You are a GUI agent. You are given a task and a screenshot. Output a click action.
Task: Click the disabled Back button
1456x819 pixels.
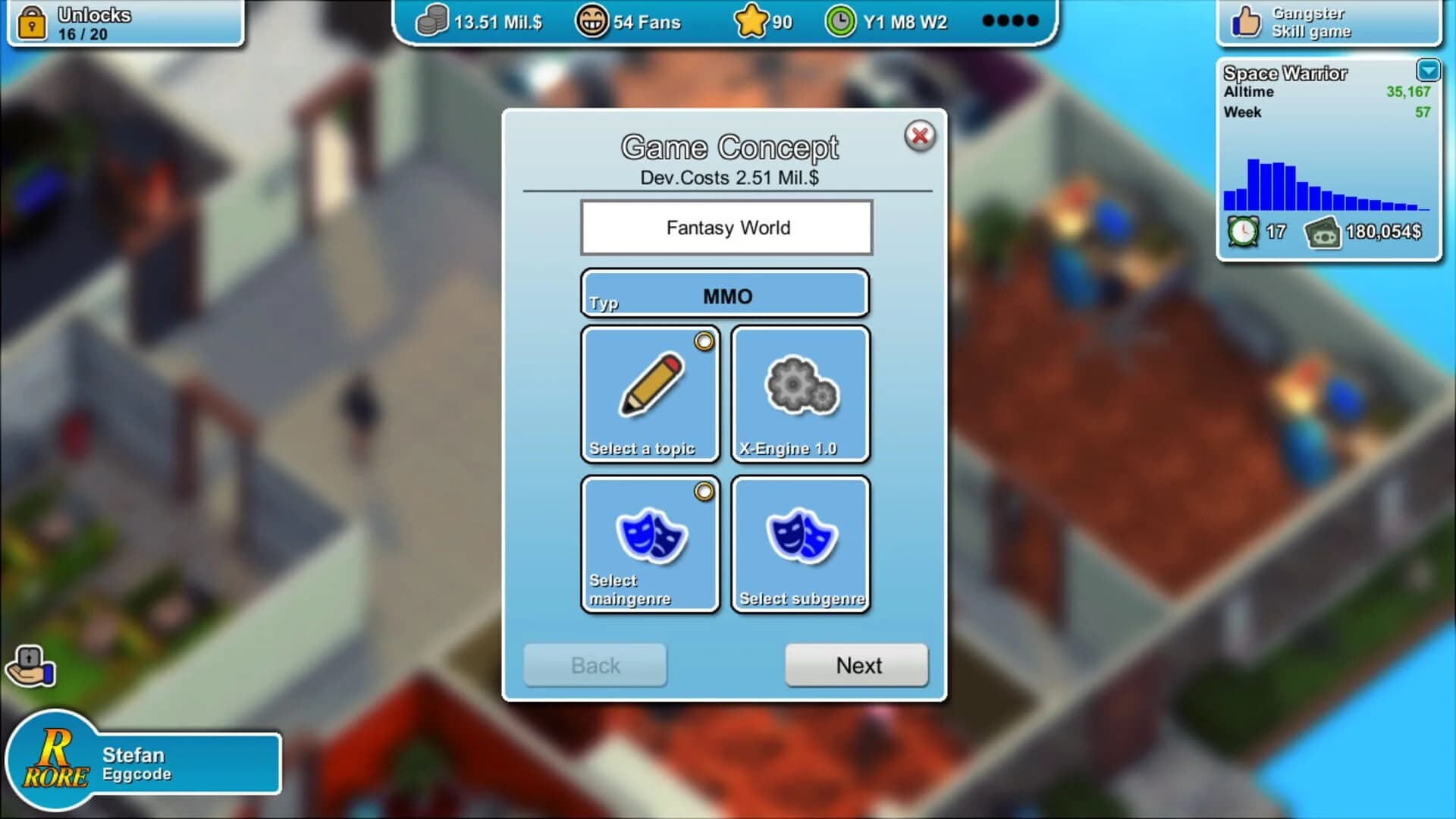595,665
